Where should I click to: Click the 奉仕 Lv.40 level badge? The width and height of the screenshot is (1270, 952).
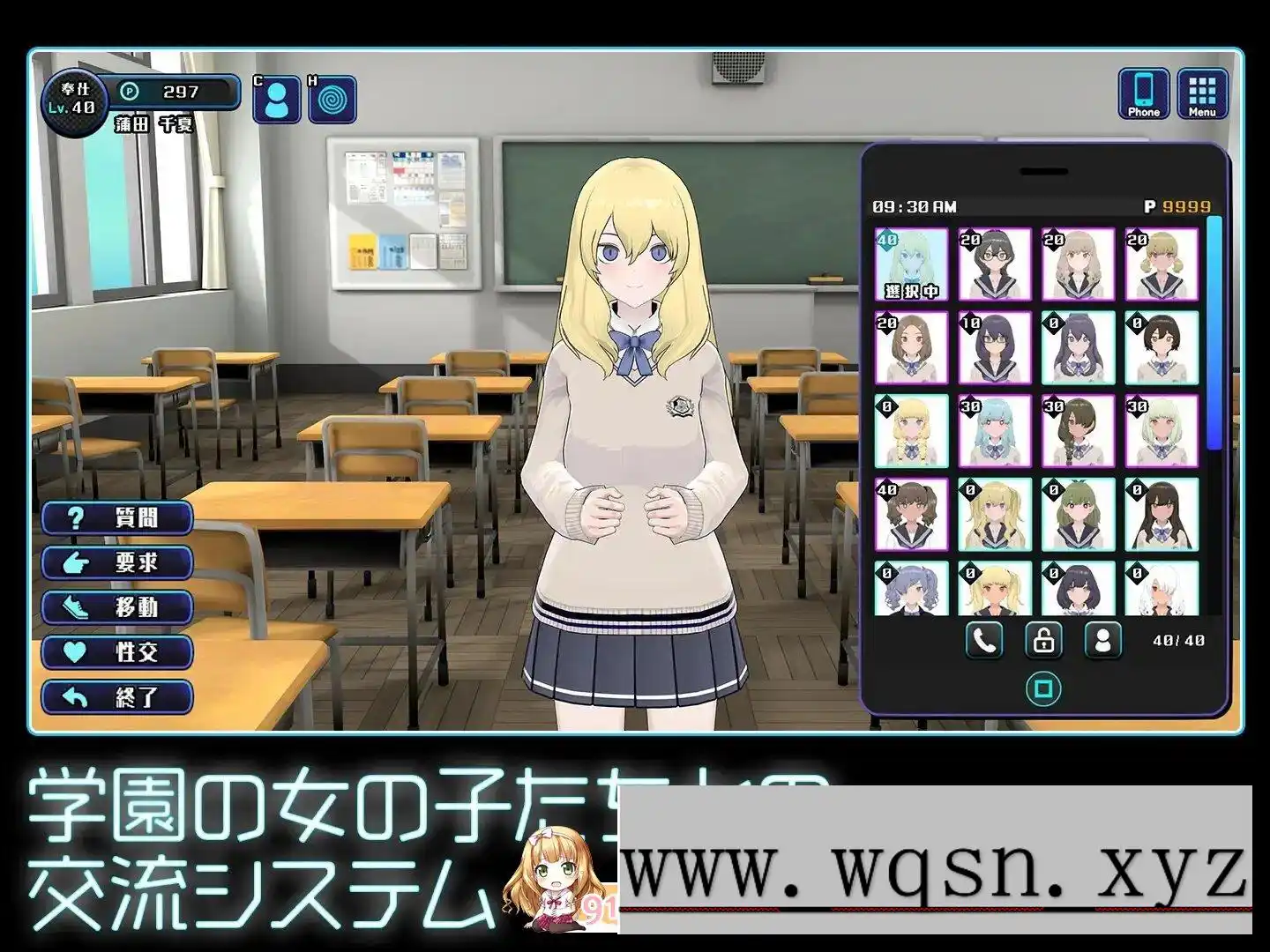click(76, 99)
